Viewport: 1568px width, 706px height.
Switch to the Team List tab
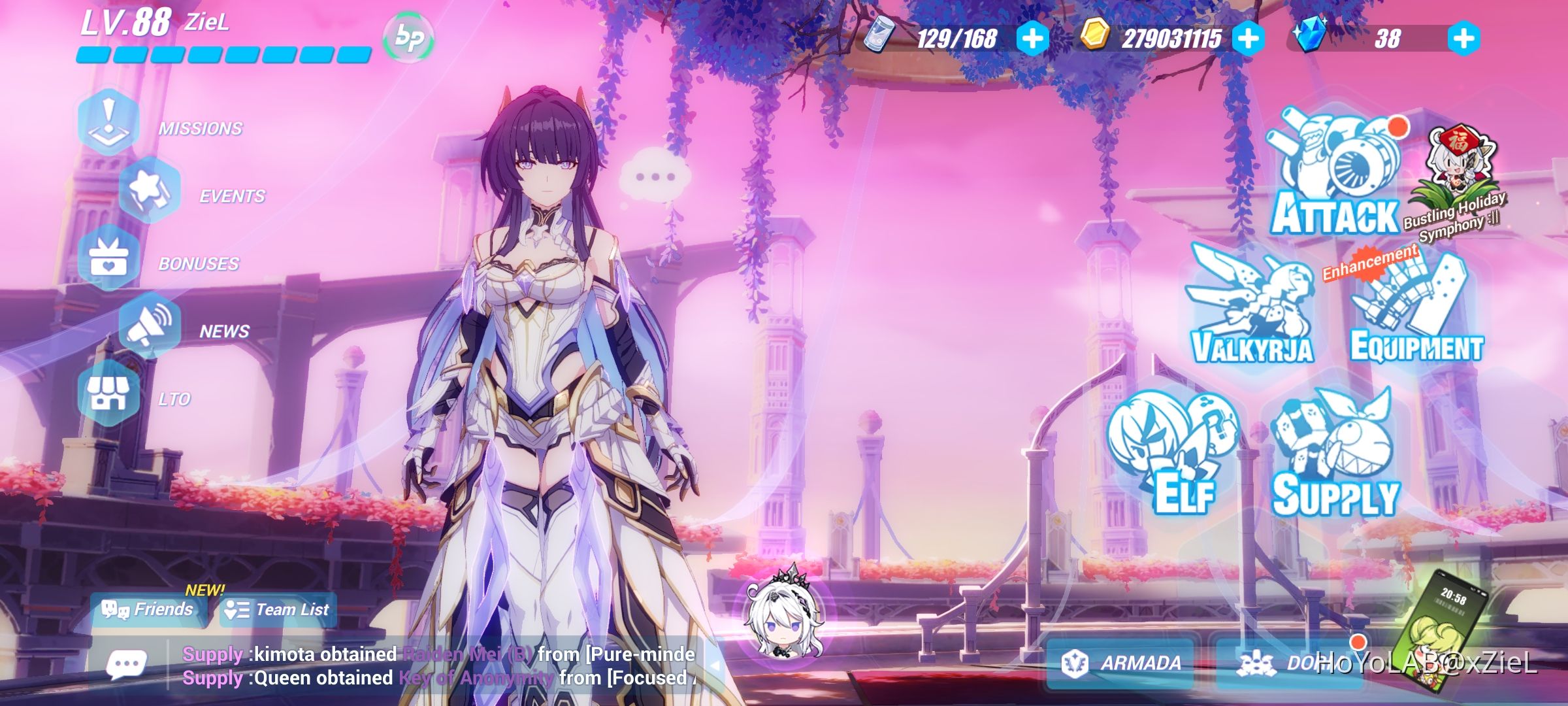[278, 609]
